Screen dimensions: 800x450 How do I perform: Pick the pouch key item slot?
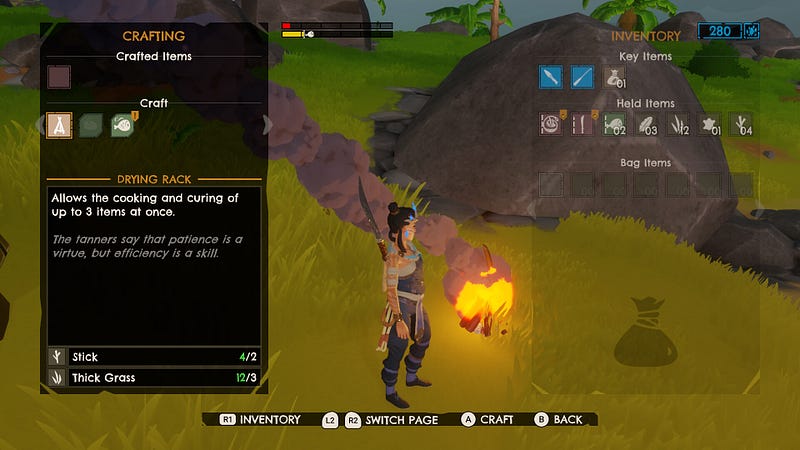[614, 77]
